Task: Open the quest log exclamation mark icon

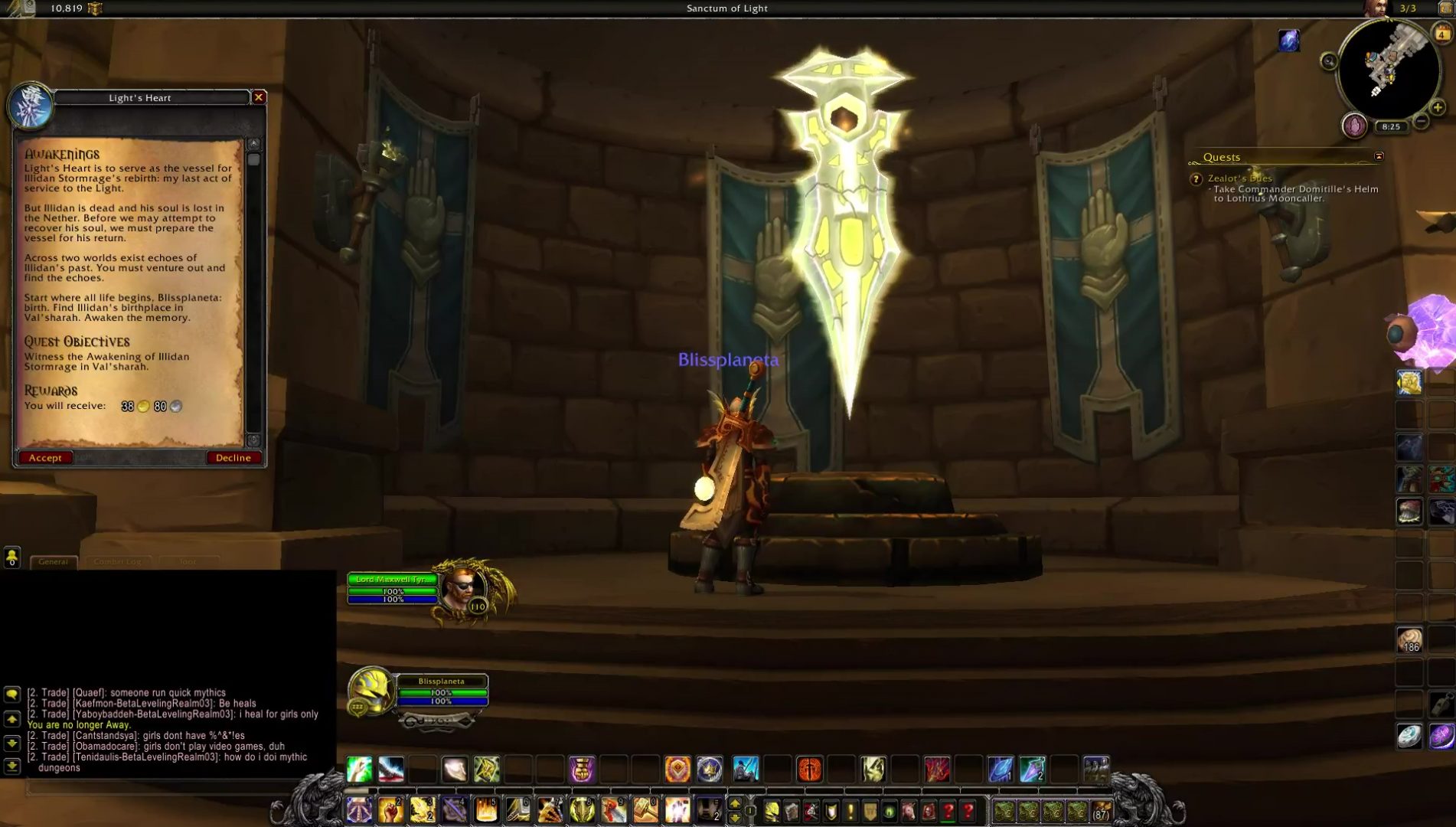Action: click(850, 811)
